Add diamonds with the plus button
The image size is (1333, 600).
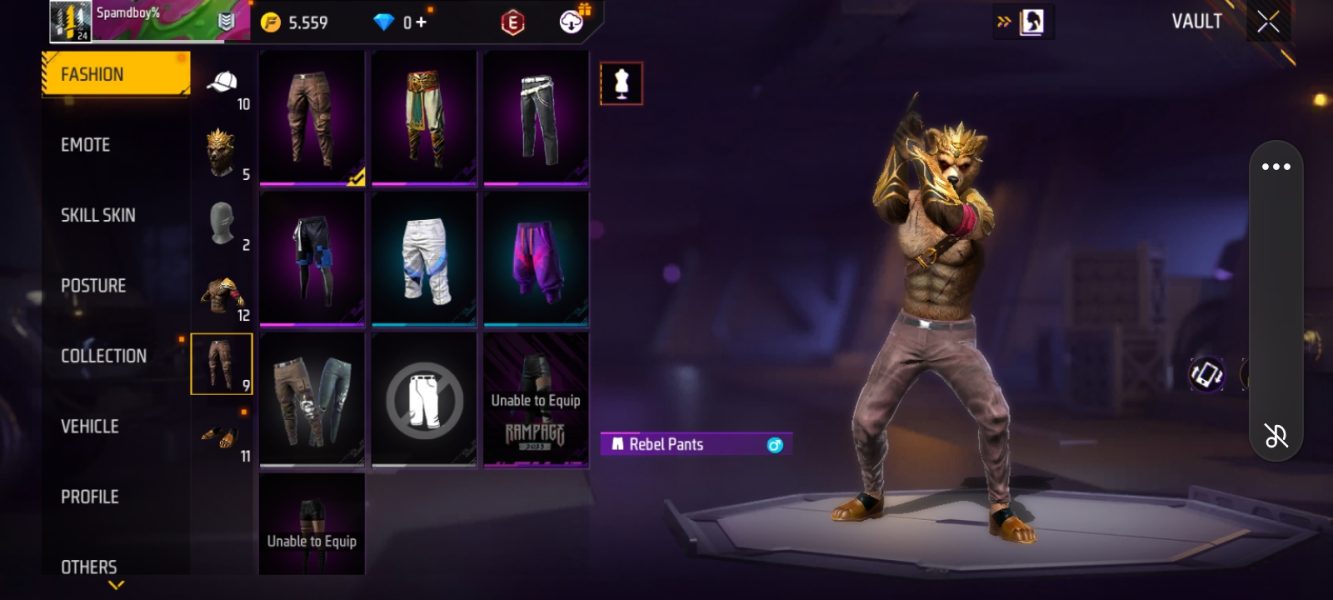click(x=421, y=22)
